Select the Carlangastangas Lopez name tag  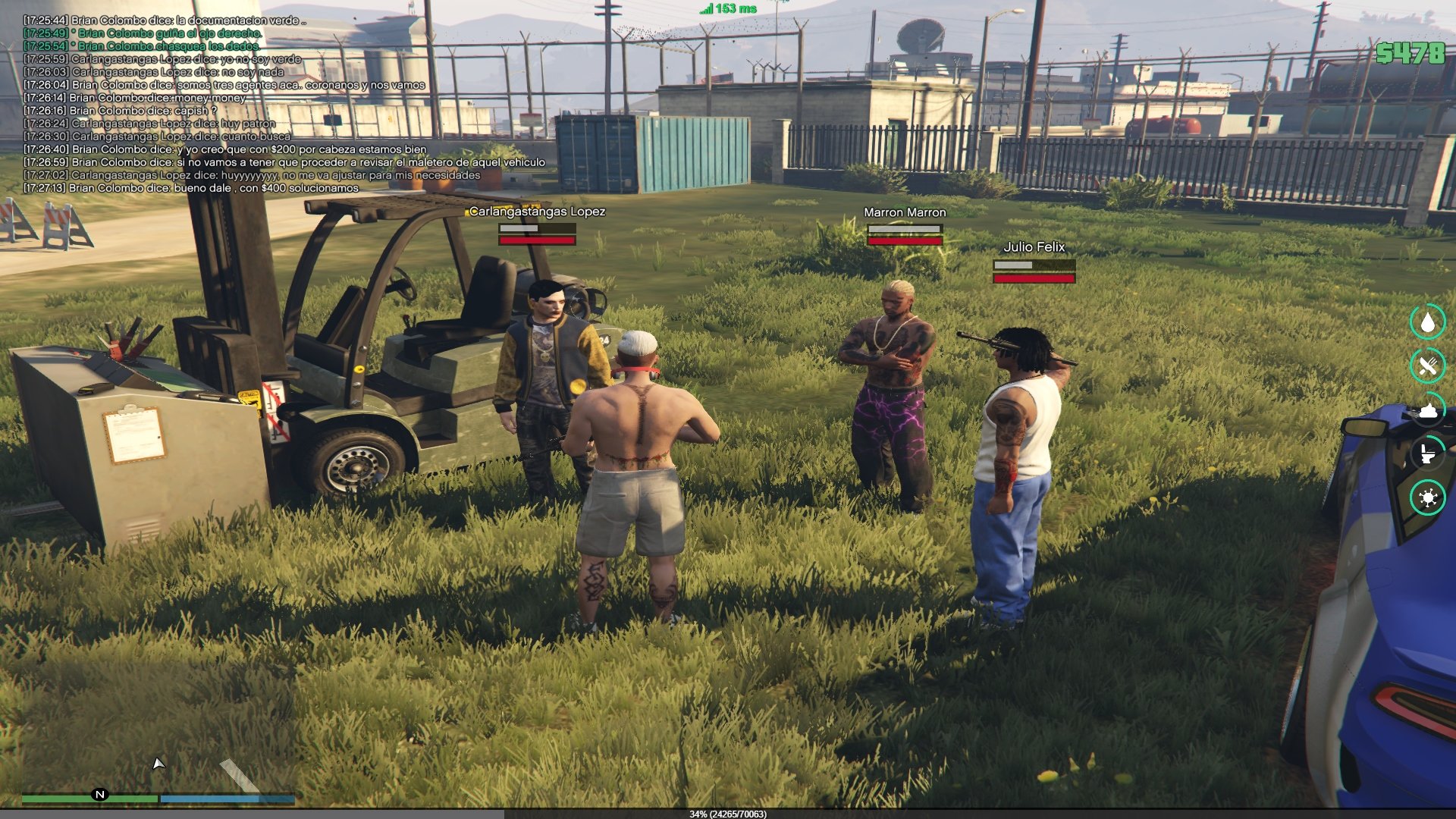coord(537,212)
